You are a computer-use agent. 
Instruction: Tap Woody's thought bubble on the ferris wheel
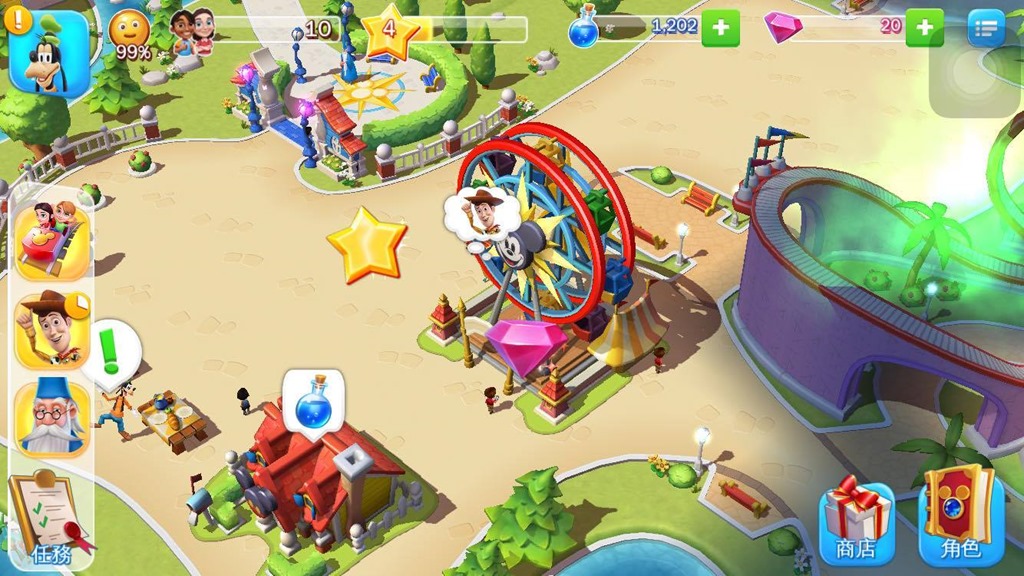(484, 214)
